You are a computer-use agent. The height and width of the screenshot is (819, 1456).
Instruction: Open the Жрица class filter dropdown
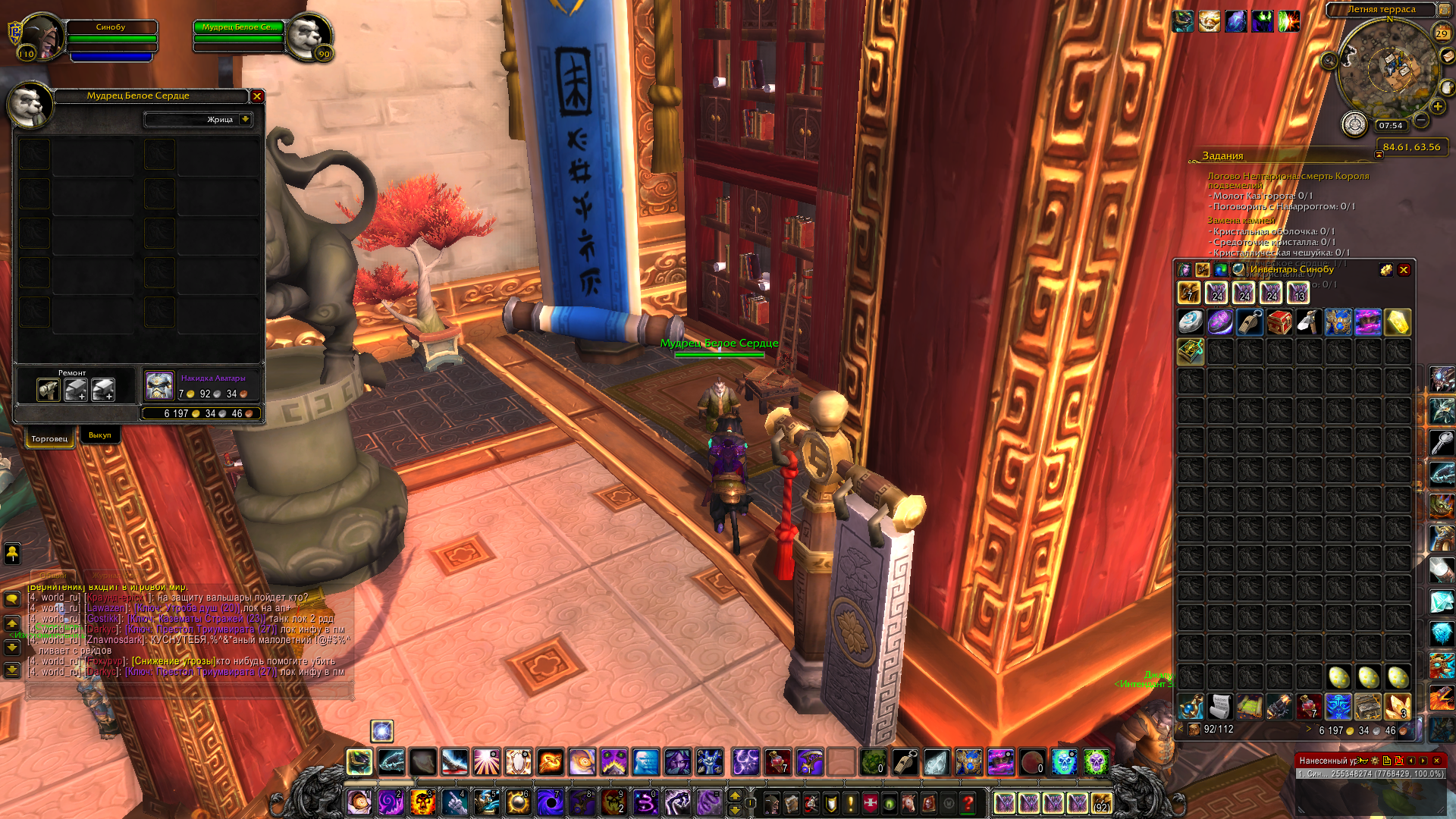(245, 119)
